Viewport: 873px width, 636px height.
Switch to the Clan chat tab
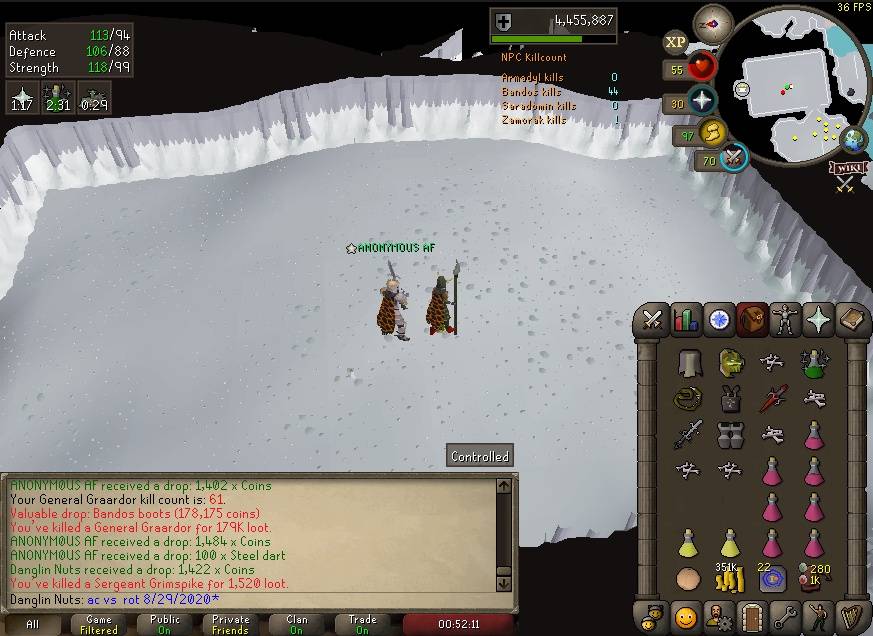click(x=297, y=624)
